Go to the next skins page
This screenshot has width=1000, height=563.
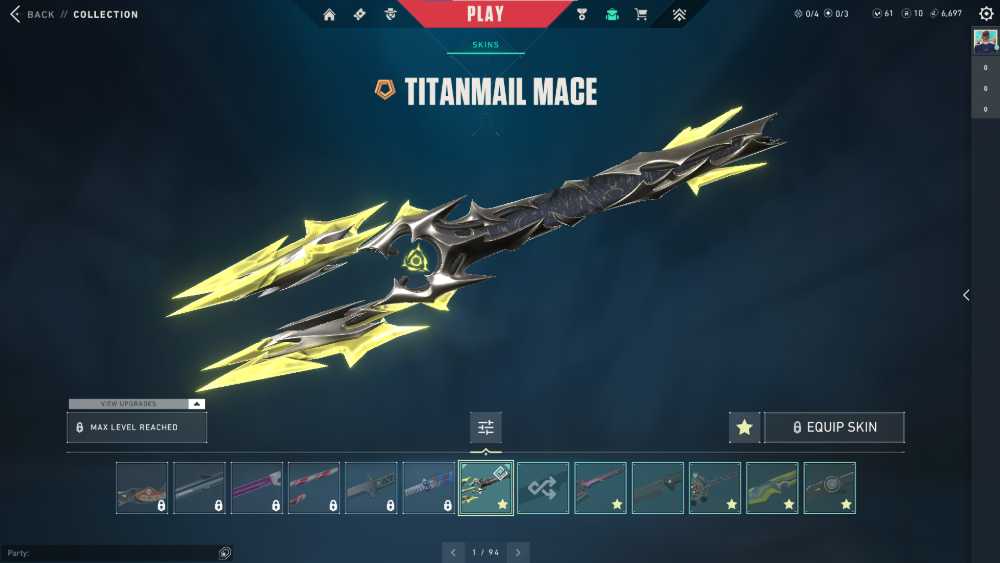click(518, 552)
